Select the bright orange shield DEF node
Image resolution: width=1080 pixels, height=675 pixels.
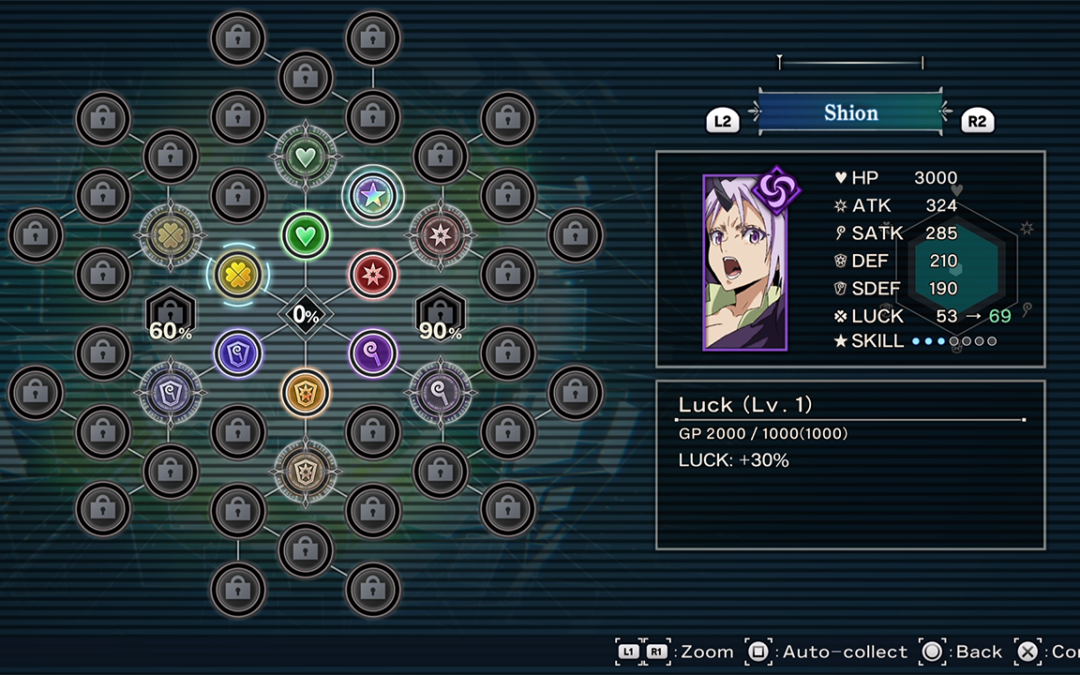click(305, 391)
